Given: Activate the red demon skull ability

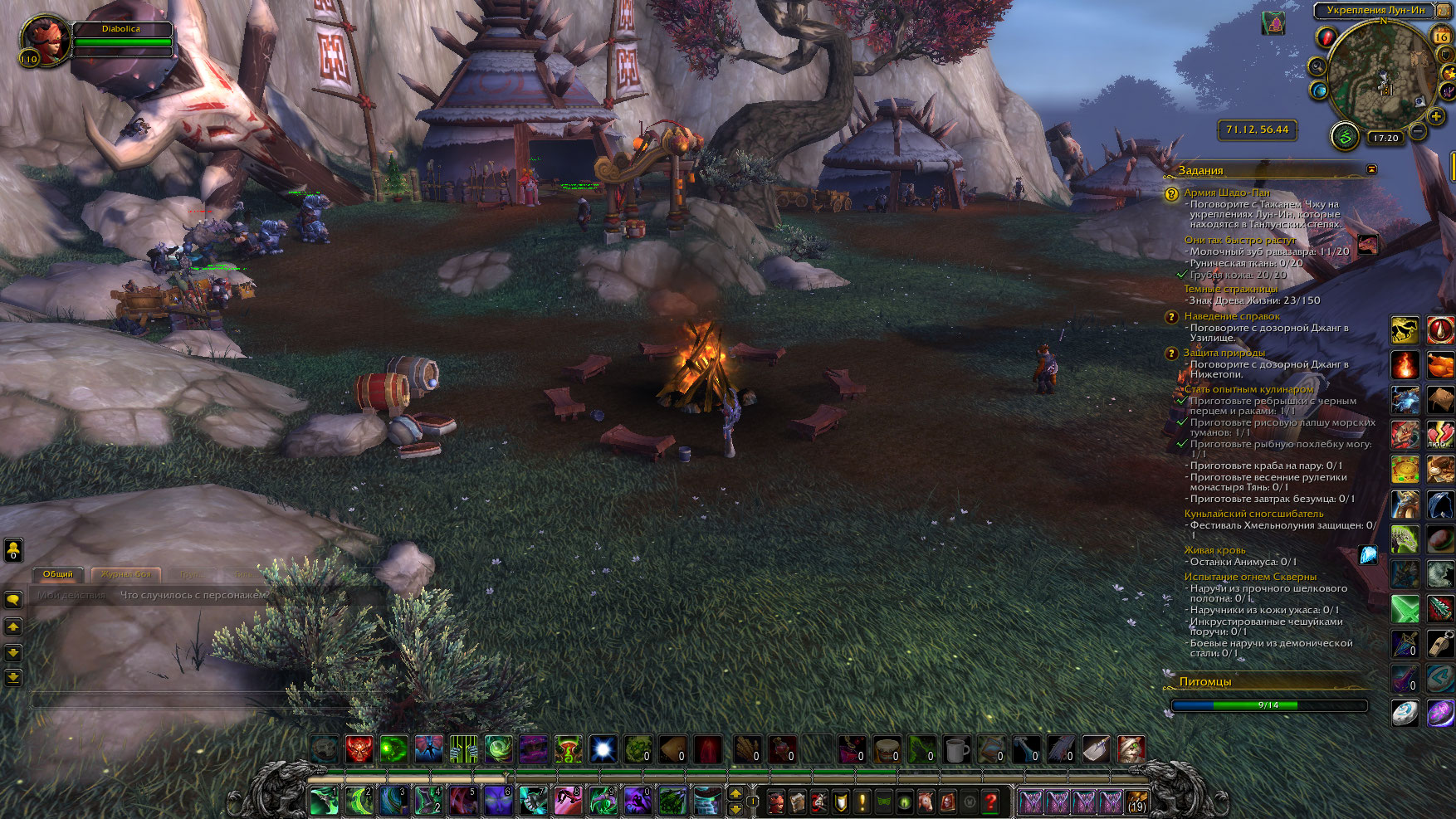Looking at the screenshot, I should (x=359, y=749).
